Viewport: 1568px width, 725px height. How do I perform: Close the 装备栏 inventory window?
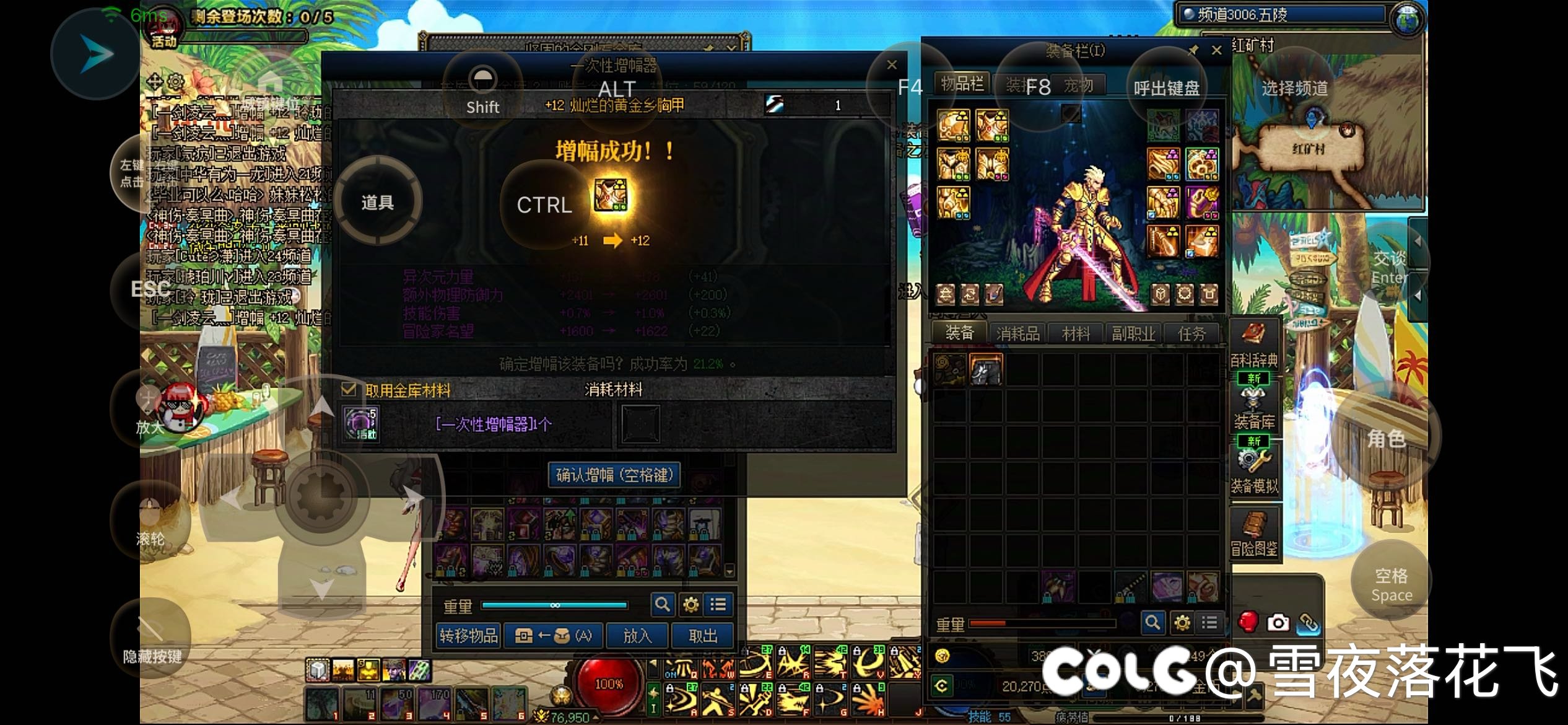(x=1216, y=50)
